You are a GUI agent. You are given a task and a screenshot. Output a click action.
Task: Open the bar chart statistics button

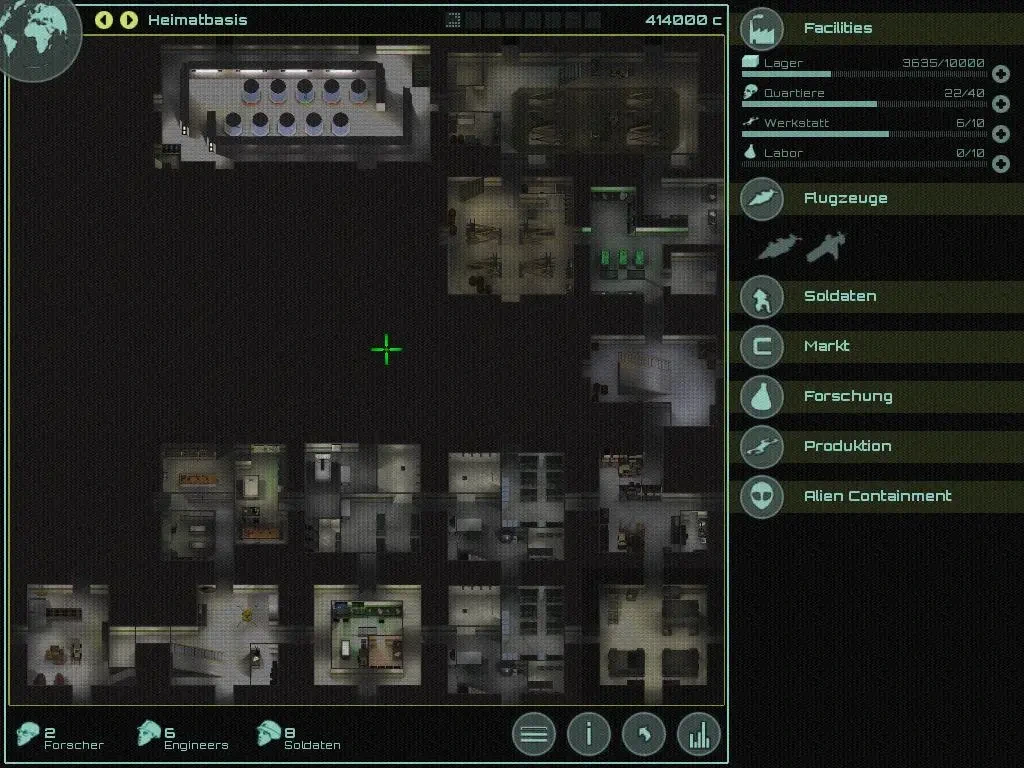[x=699, y=735]
